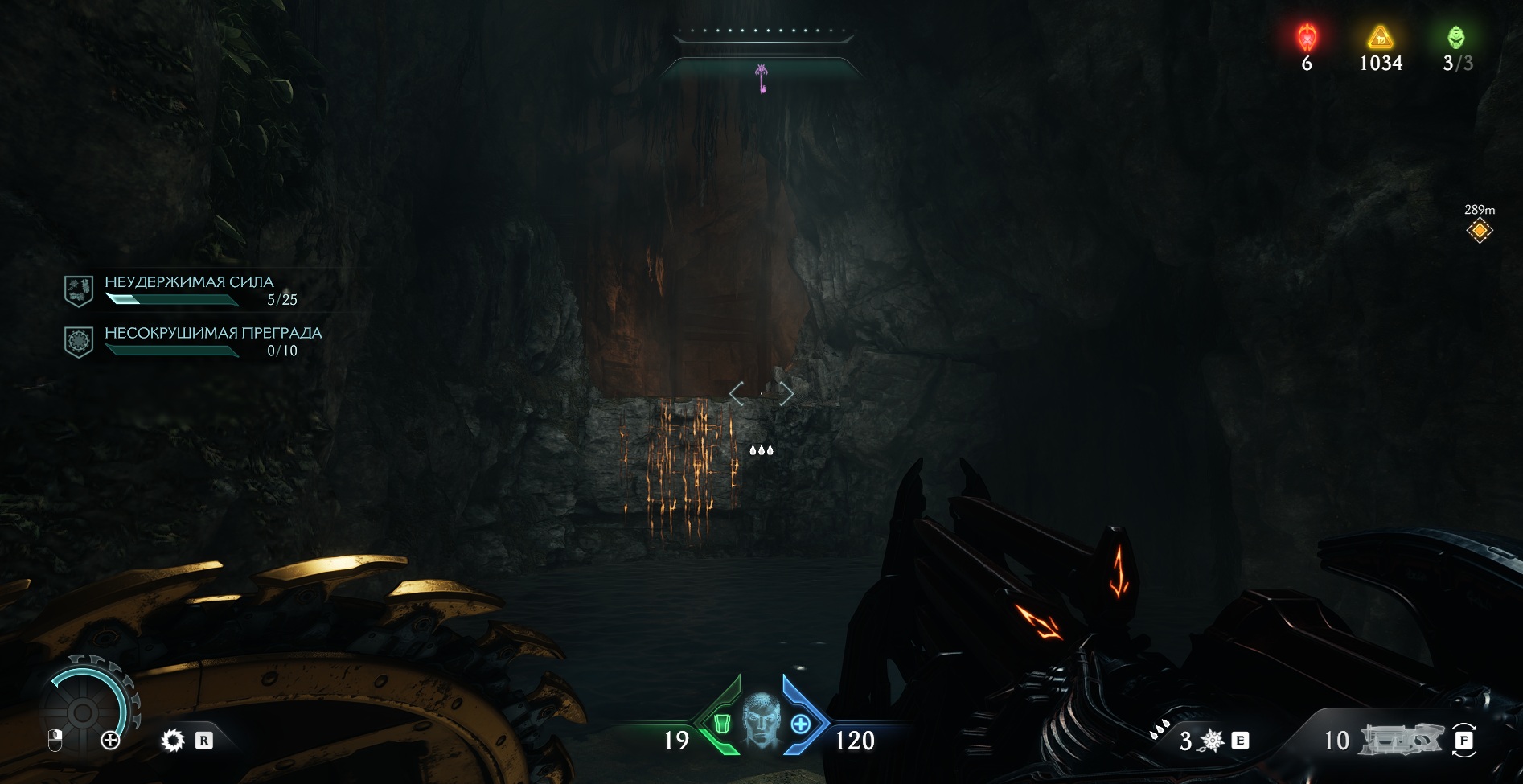The height and width of the screenshot is (784, 1523).
Task: Click the red demon life sigil icon
Action: (1307, 37)
